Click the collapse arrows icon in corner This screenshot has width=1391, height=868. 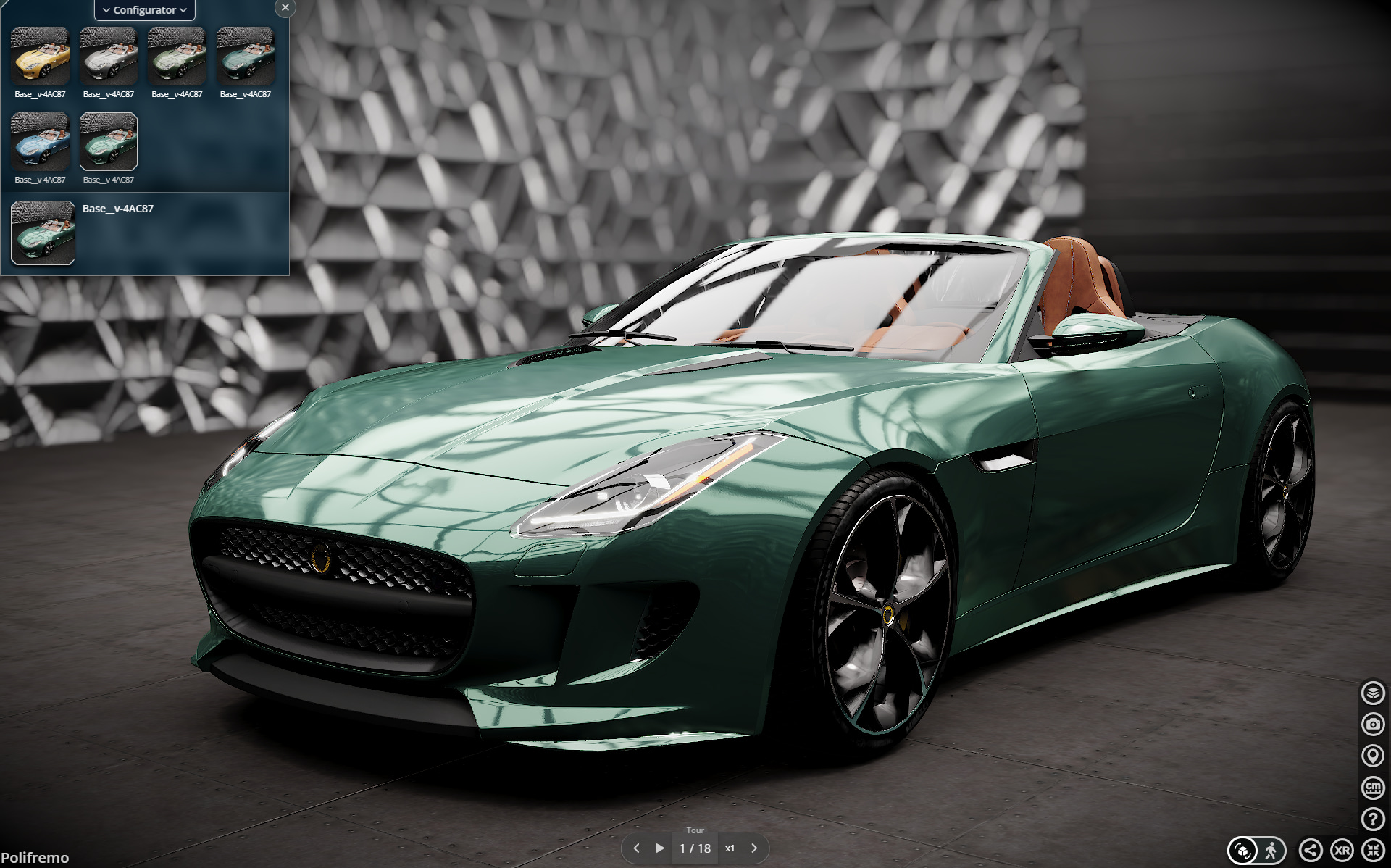pyautogui.click(x=1371, y=849)
